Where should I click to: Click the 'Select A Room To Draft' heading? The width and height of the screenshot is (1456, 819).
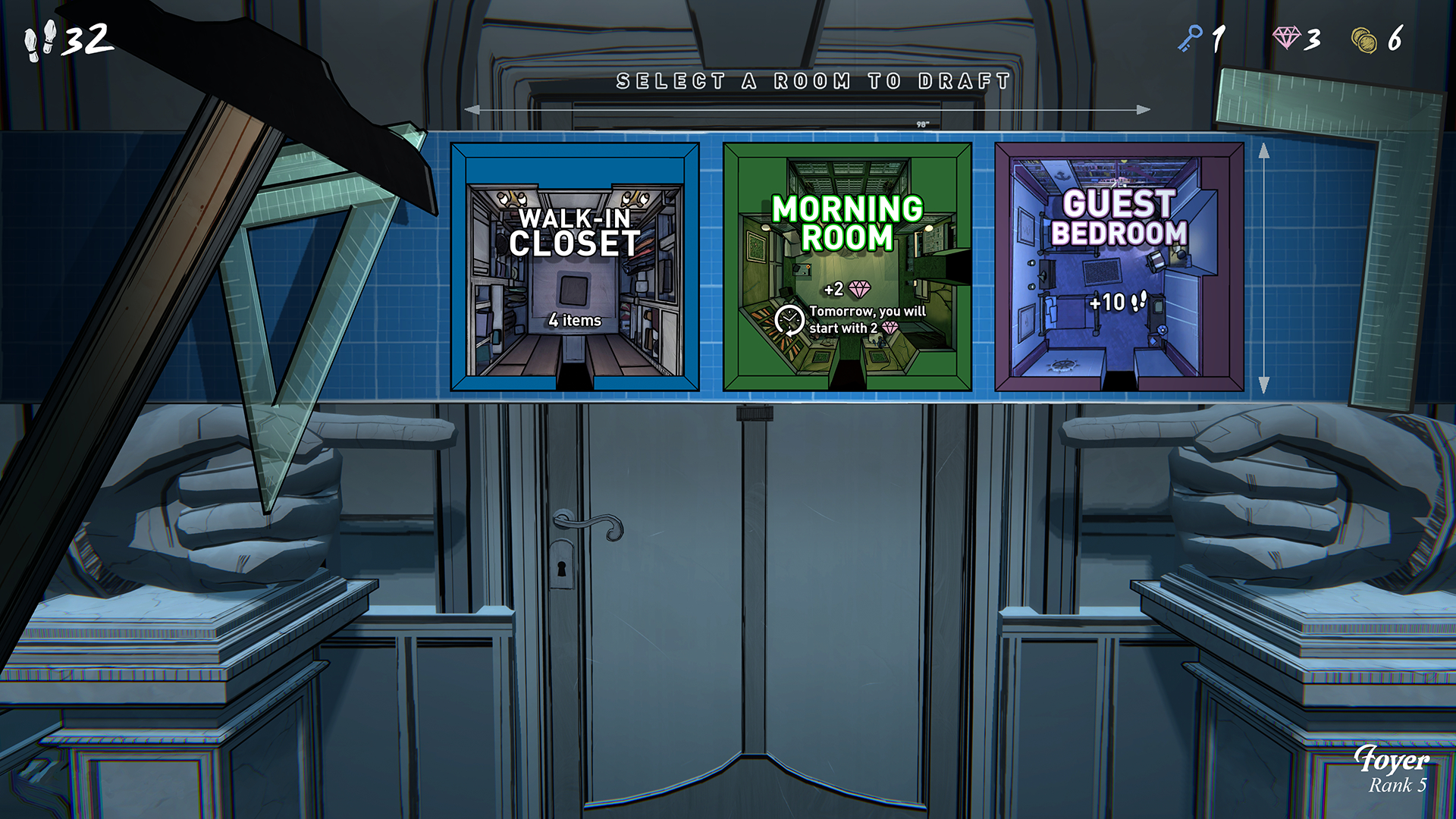813,77
